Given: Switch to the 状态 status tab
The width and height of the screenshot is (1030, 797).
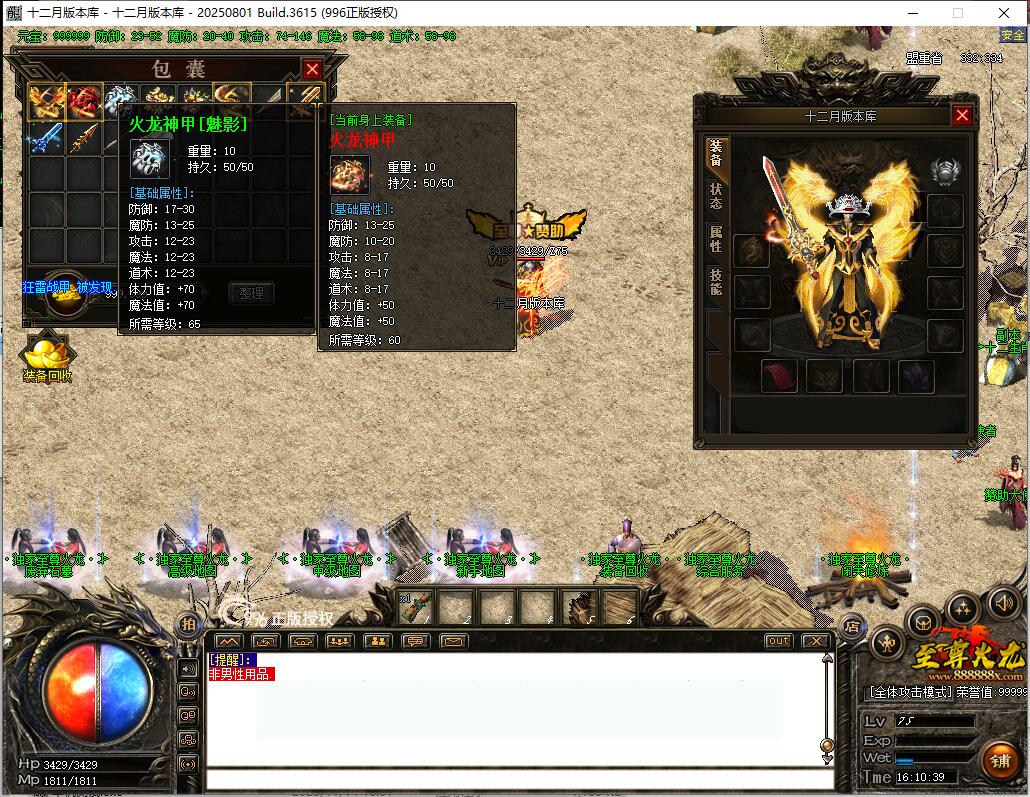Looking at the screenshot, I should click(716, 196).
